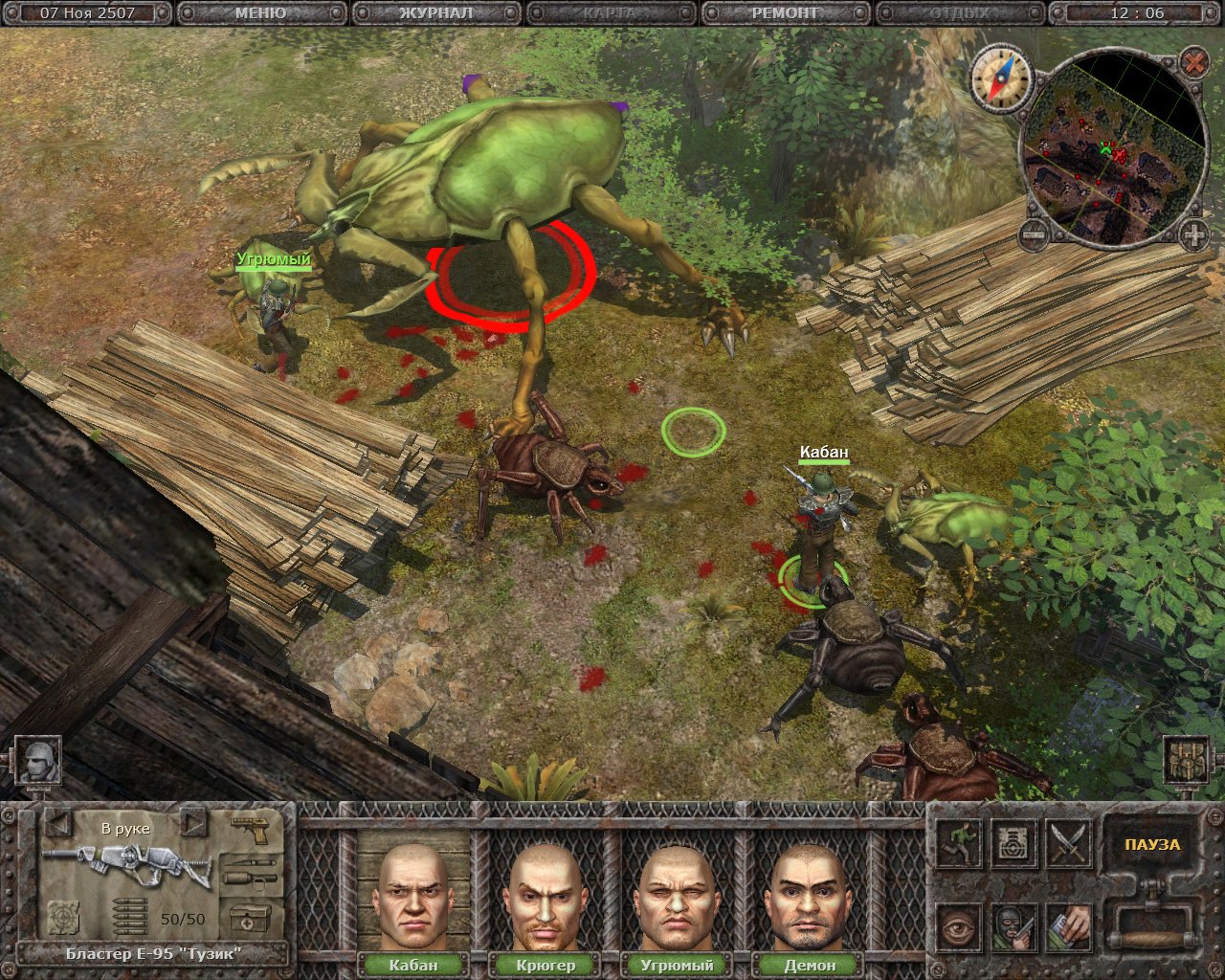Screen dimensions: 1225x980
Task: Close the minimap with the red X
Action: pyautogui.click(x=1193, y=63)
